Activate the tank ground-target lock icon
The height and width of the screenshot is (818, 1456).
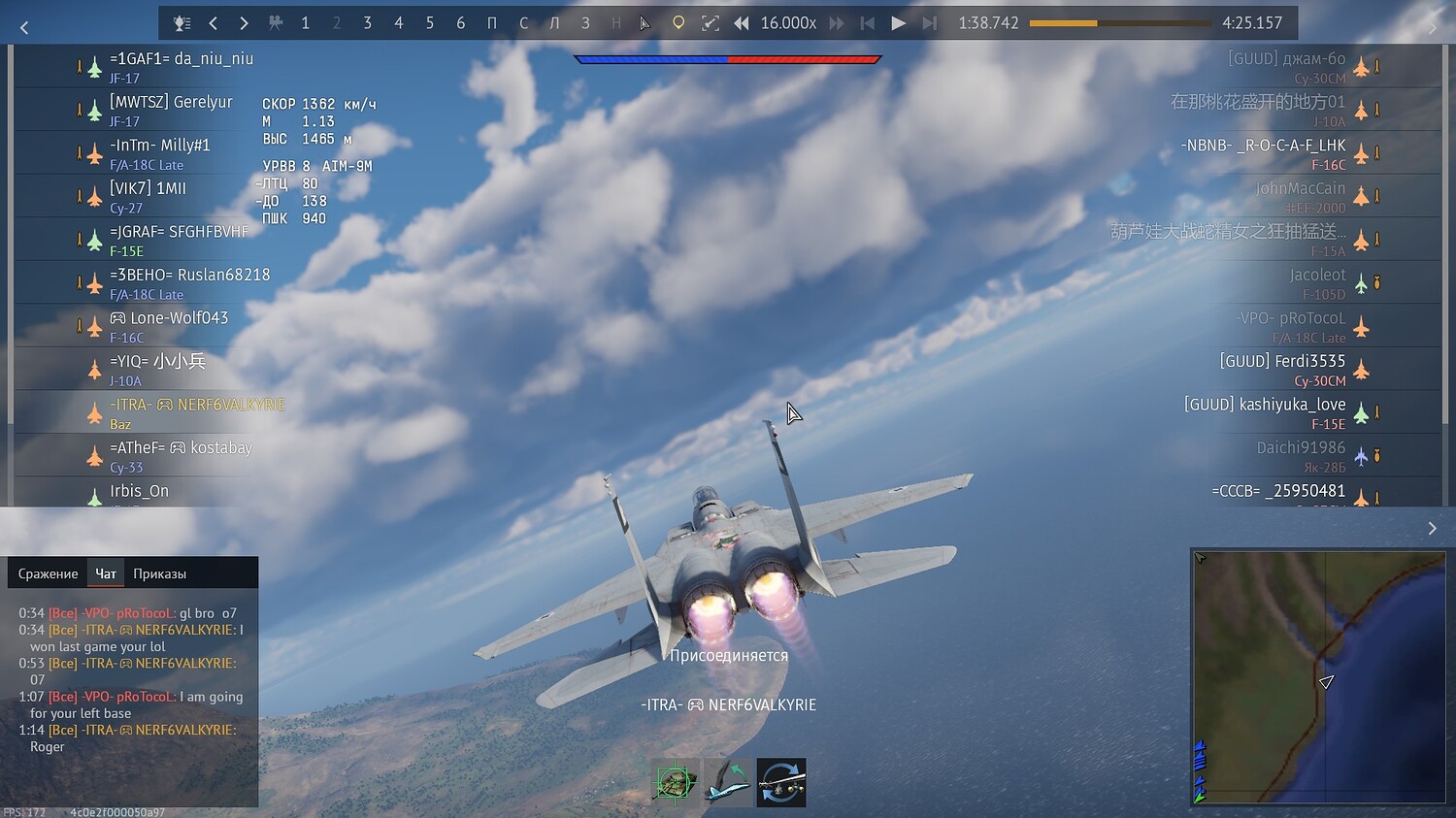tap(675, 782)
